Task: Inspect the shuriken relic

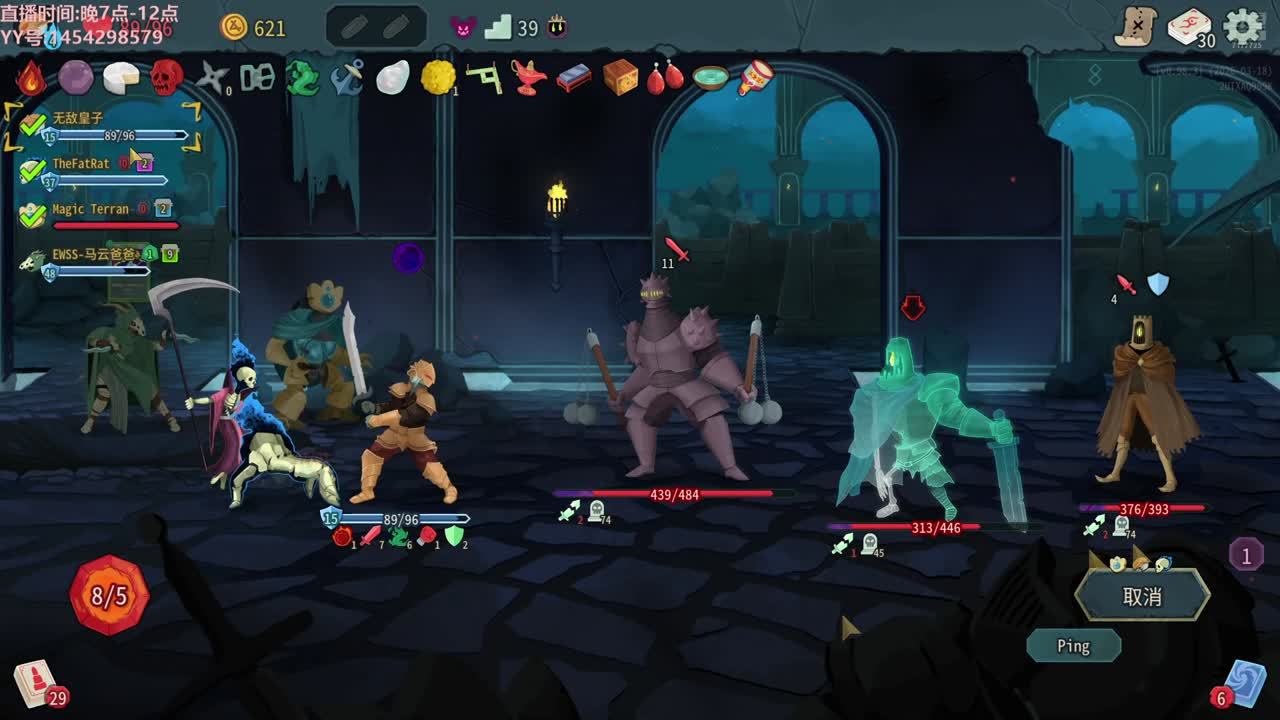Action: (212, 77)
